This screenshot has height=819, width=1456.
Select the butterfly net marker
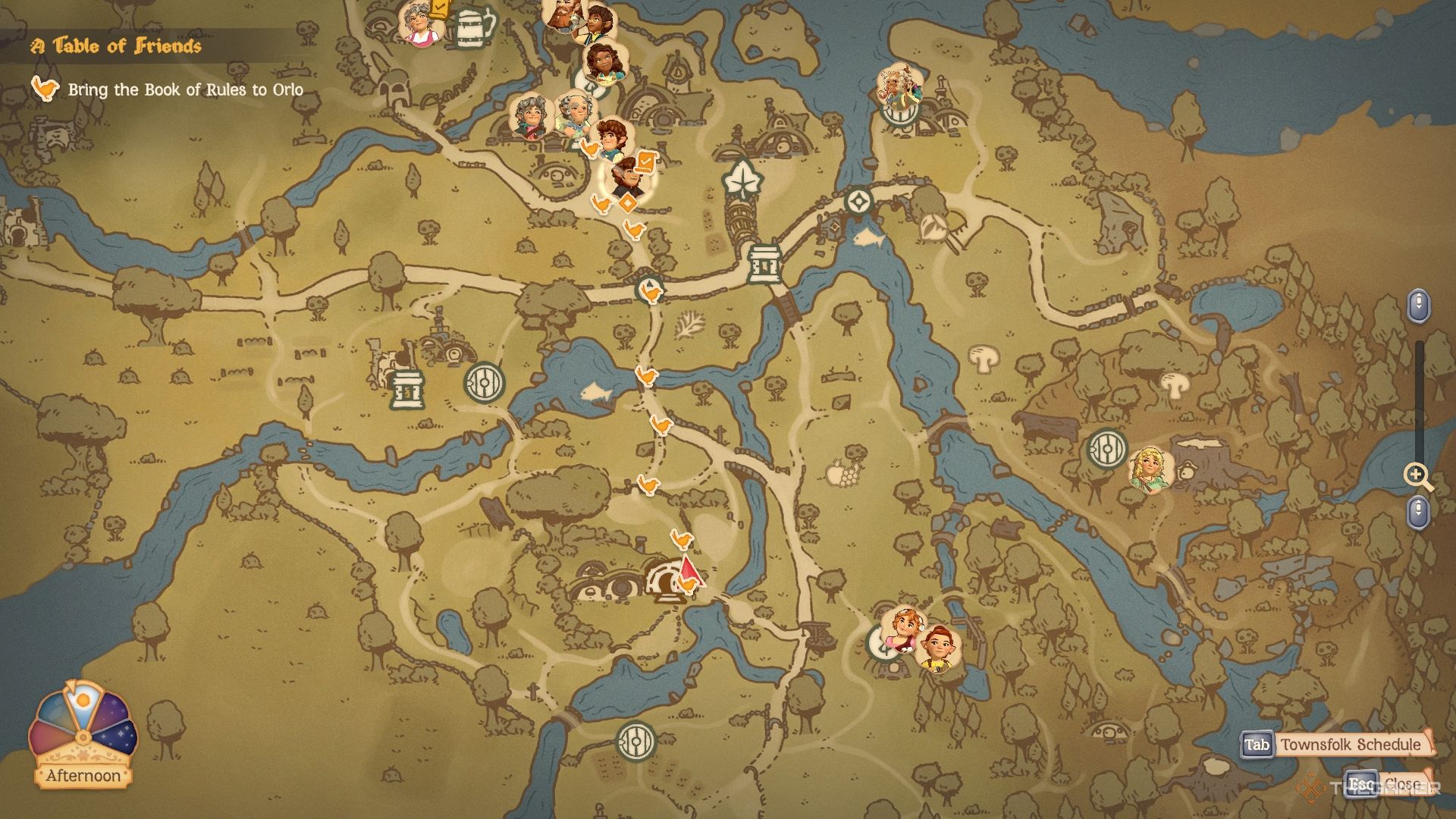pyautogui.click(x=938, y=227)
